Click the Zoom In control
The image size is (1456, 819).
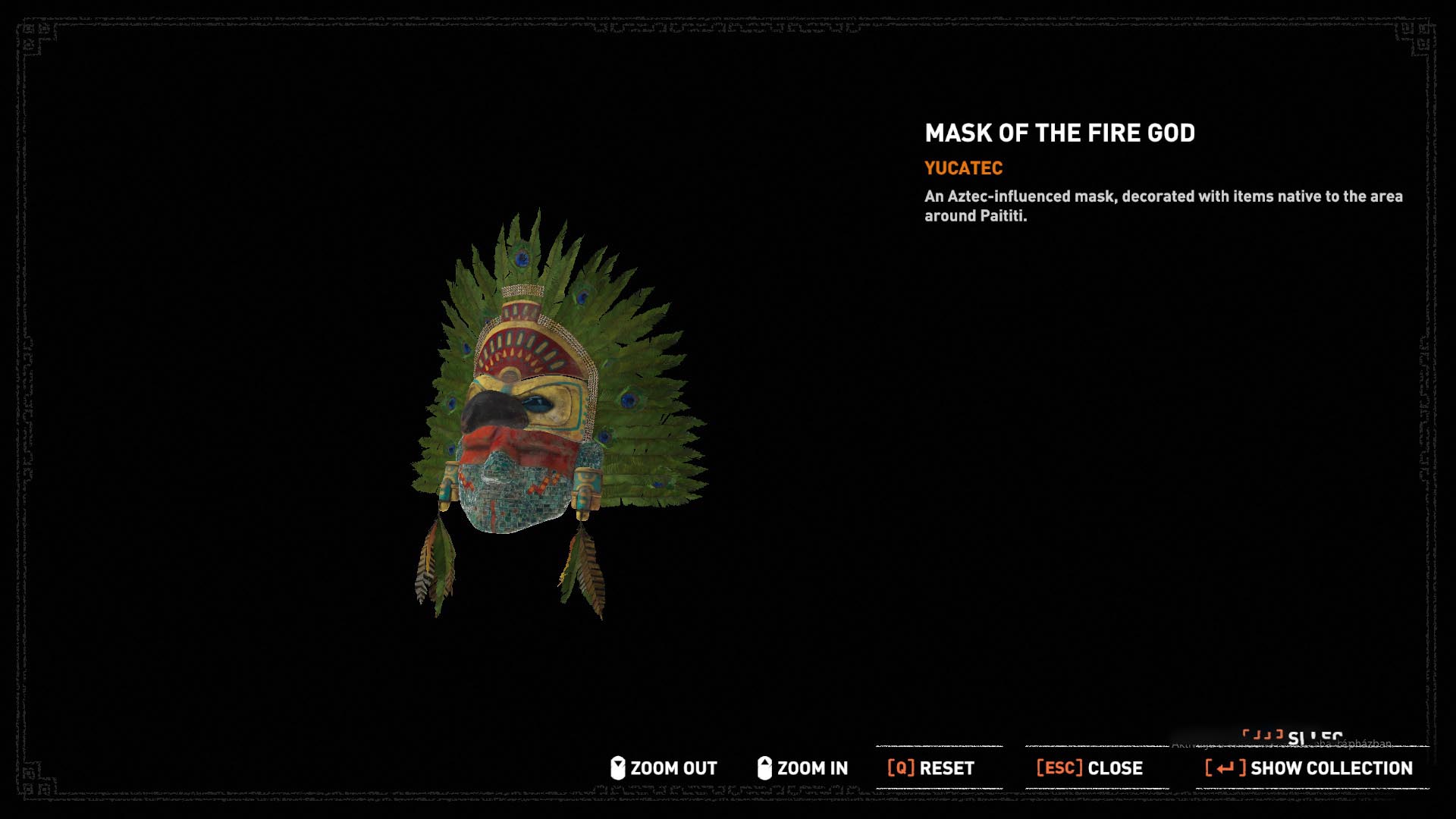[x=803, y=768]
